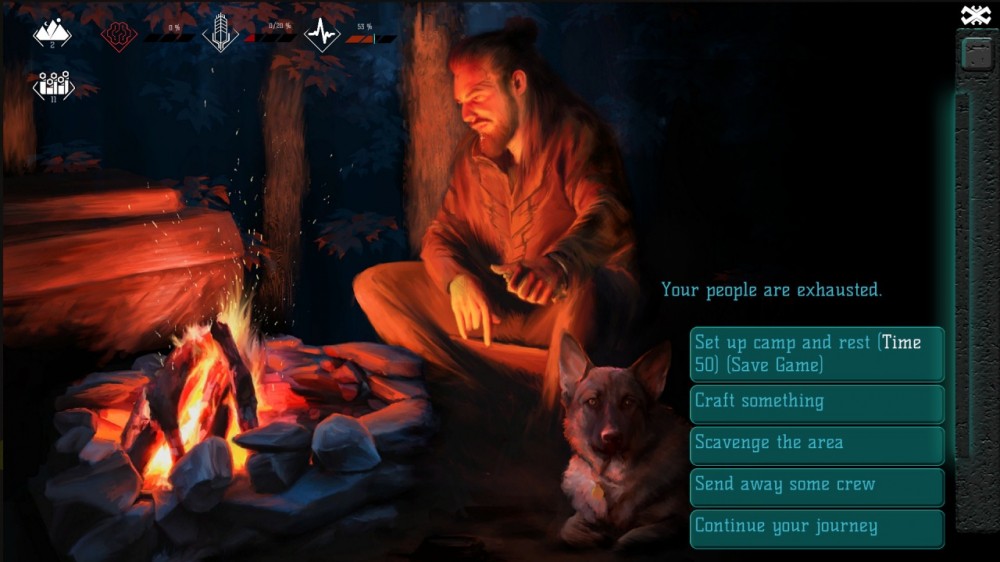Select "Continue your journey"
The image size is (1000, 562).
(816, 527)
